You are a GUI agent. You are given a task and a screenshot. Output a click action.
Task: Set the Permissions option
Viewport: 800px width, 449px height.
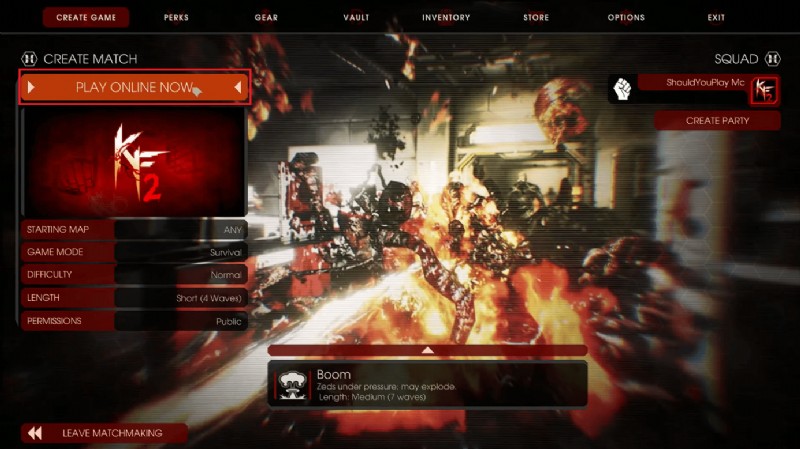[134, 321]
